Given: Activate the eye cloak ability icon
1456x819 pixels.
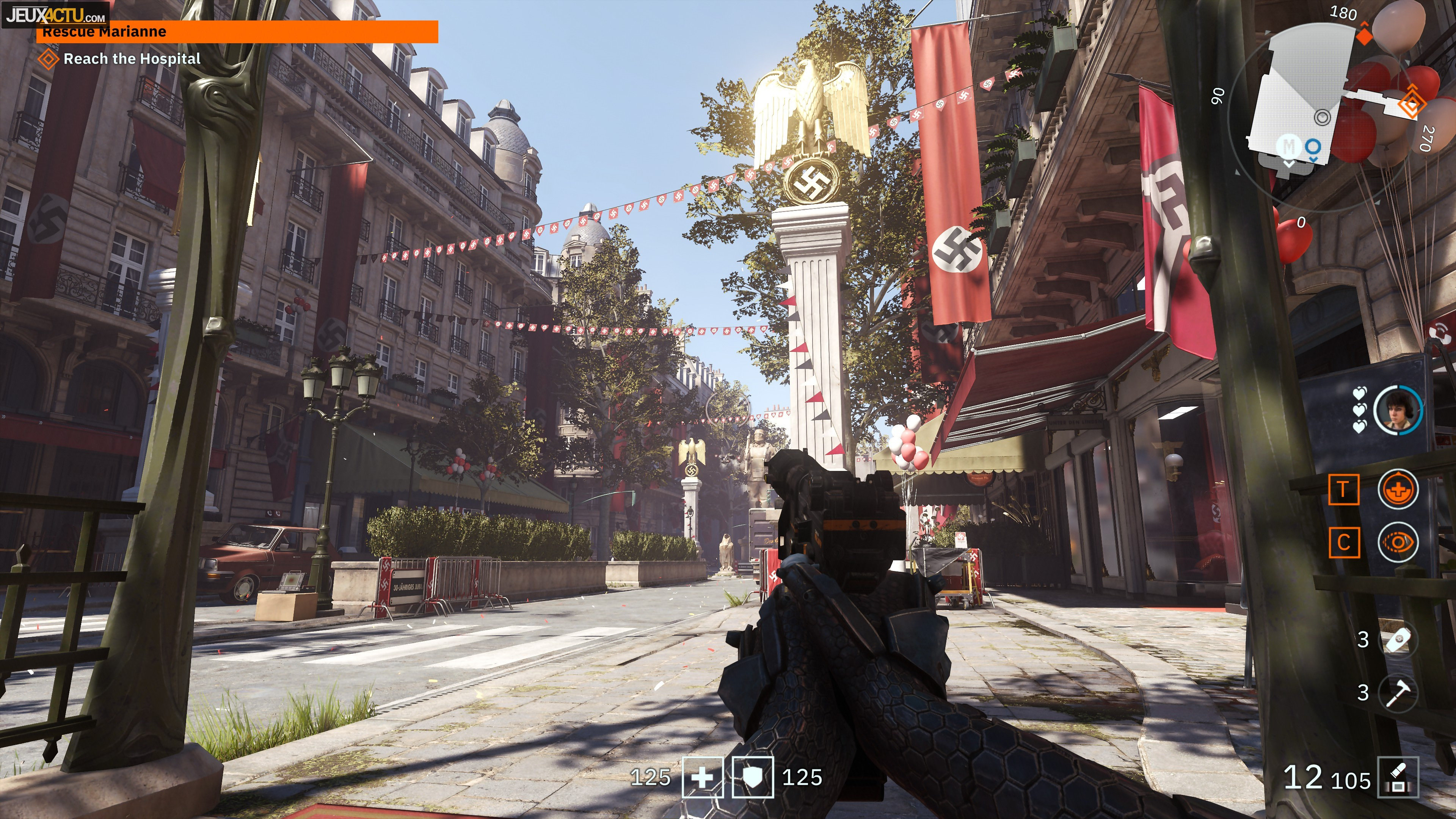Looking at the screenshot, I should (1398, 543).
